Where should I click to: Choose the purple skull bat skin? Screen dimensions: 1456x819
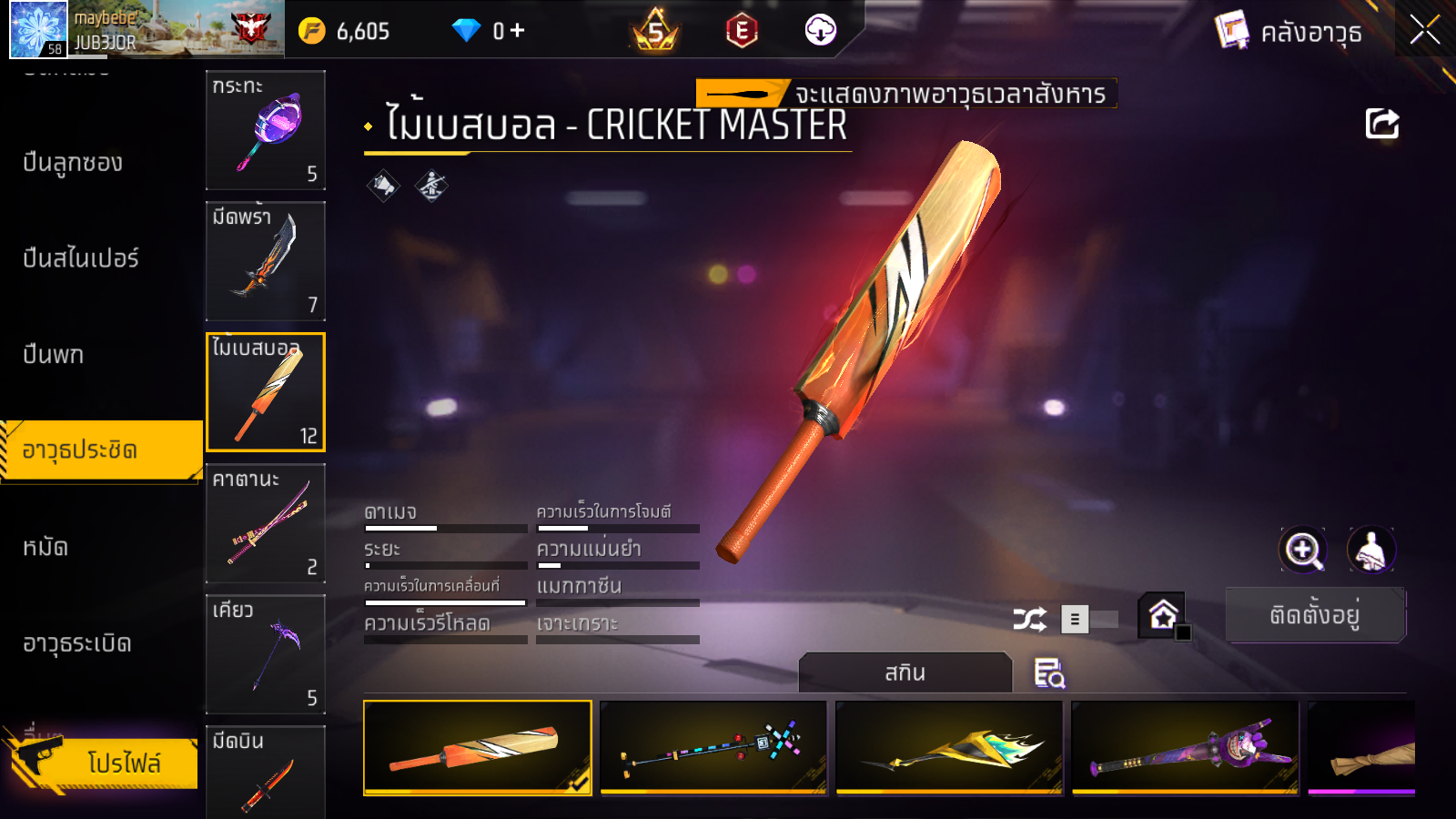(1185, 747)
